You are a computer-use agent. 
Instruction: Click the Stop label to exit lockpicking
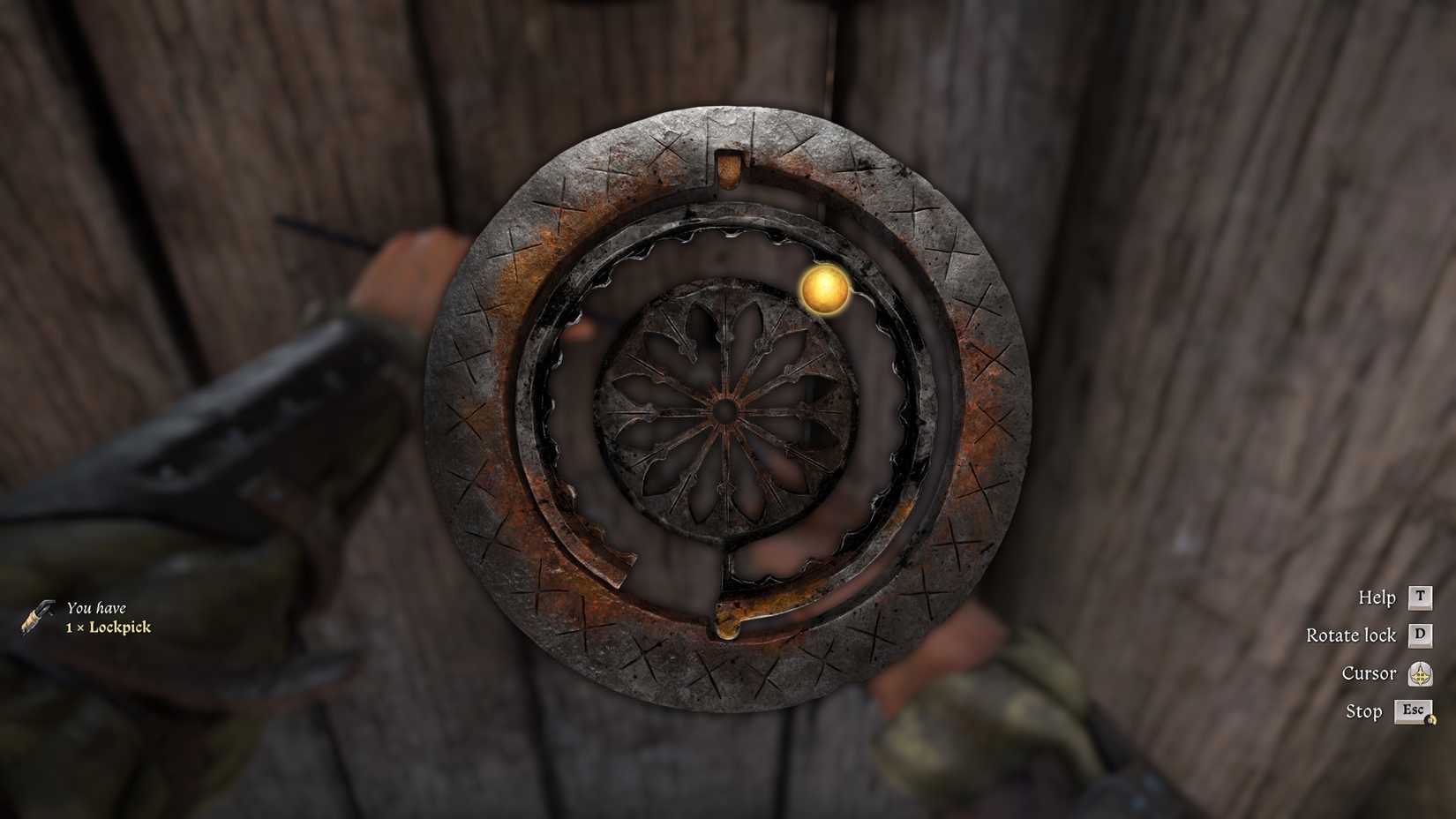(1363, 711)
